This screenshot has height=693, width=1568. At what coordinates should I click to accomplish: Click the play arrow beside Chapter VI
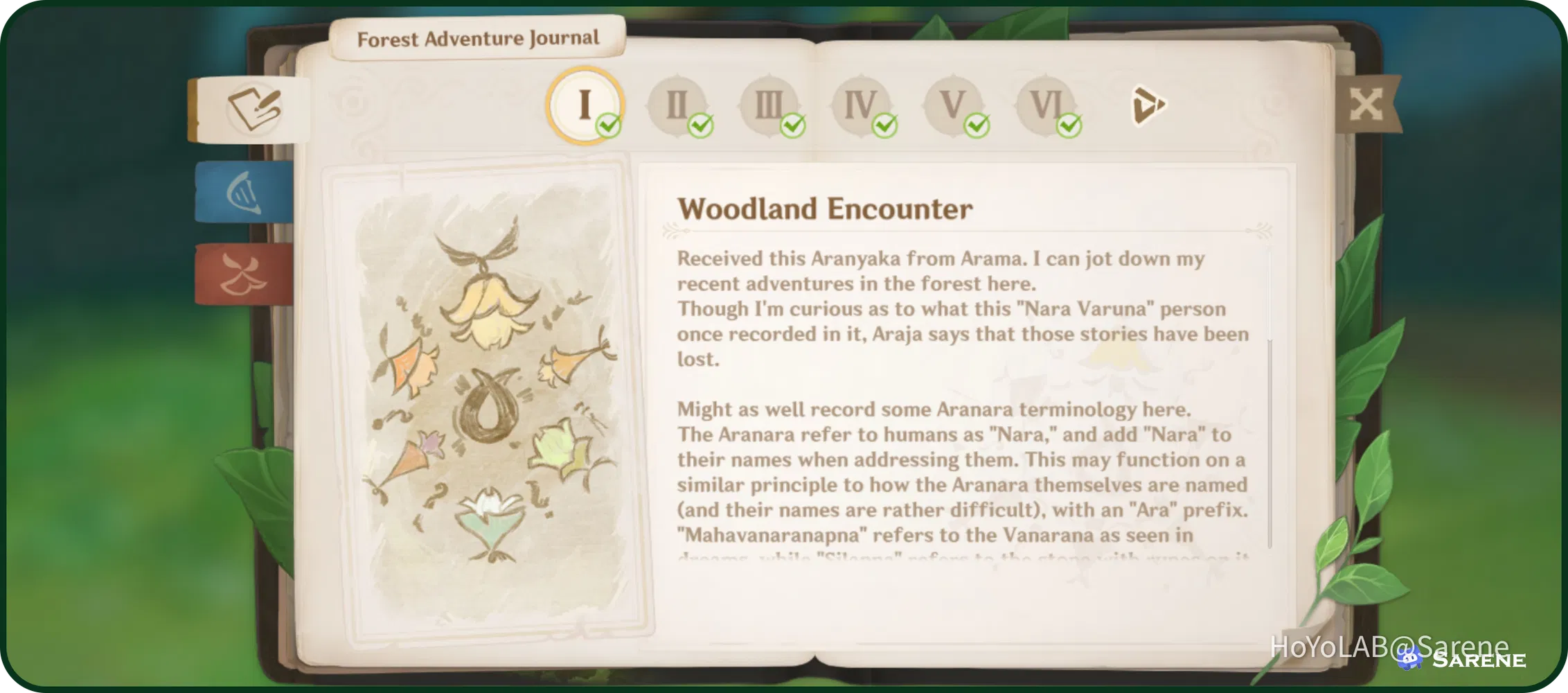(1148, 104)
